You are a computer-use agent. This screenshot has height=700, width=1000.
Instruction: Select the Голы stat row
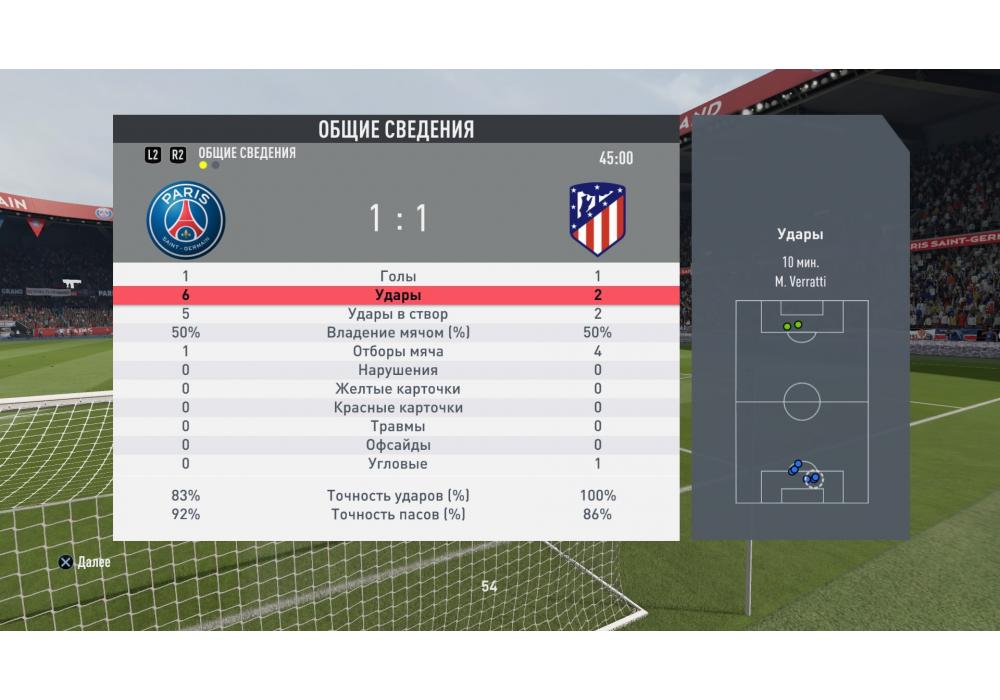tap(397, 276)
